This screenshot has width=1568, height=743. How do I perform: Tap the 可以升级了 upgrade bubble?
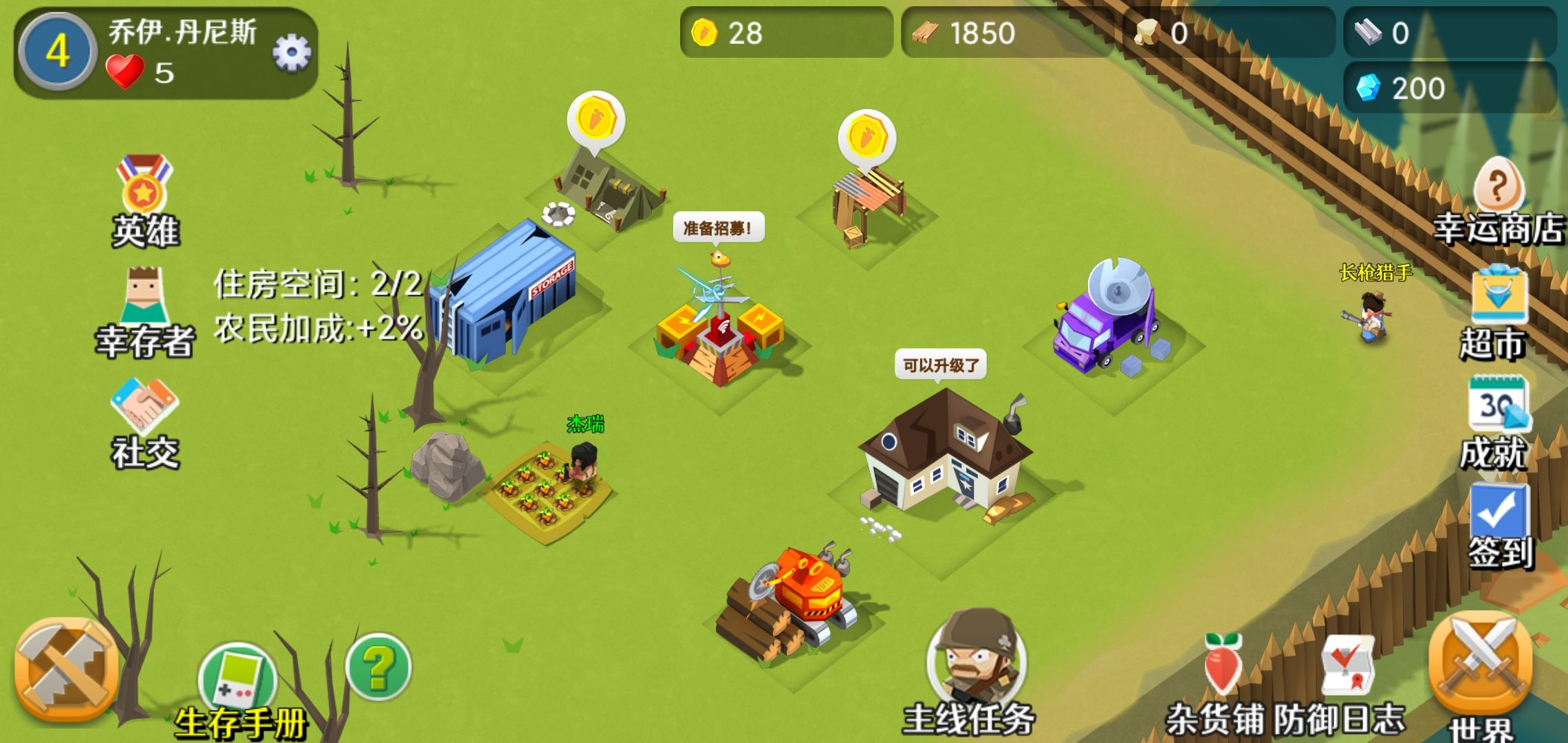point(940,365)
